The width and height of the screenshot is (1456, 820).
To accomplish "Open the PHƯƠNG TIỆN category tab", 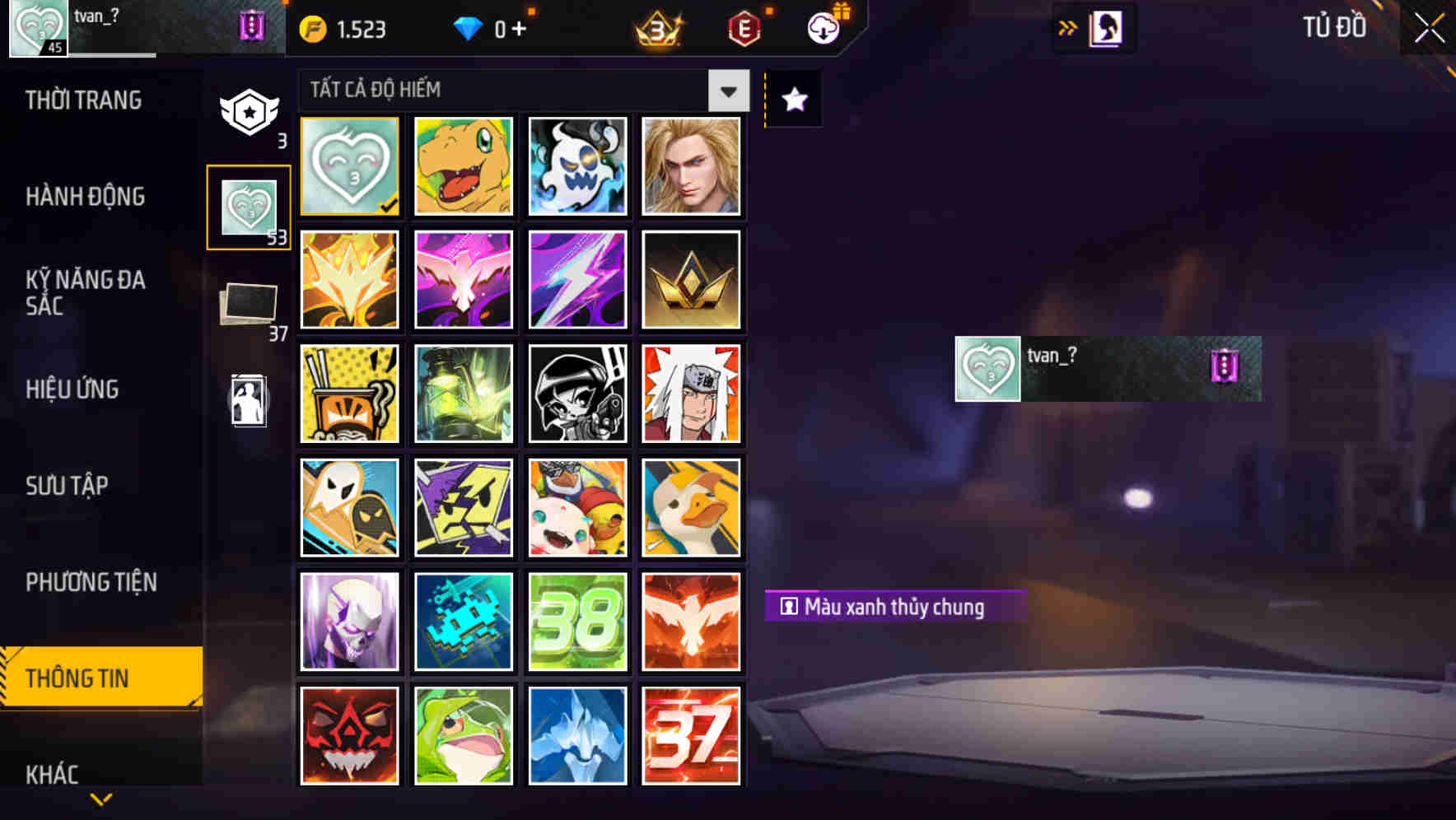I will (91, 582).
